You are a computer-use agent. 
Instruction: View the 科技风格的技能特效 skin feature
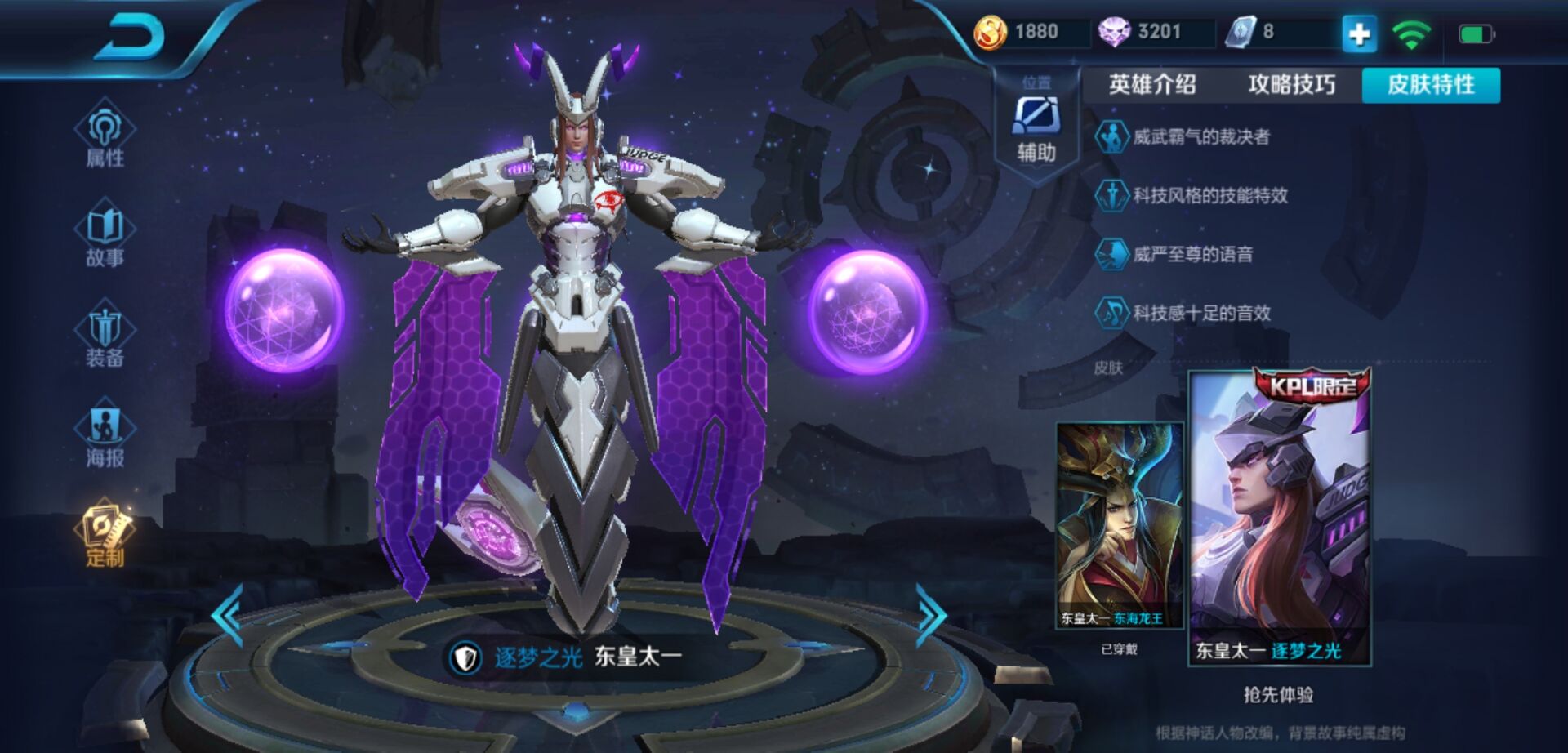1209,196
